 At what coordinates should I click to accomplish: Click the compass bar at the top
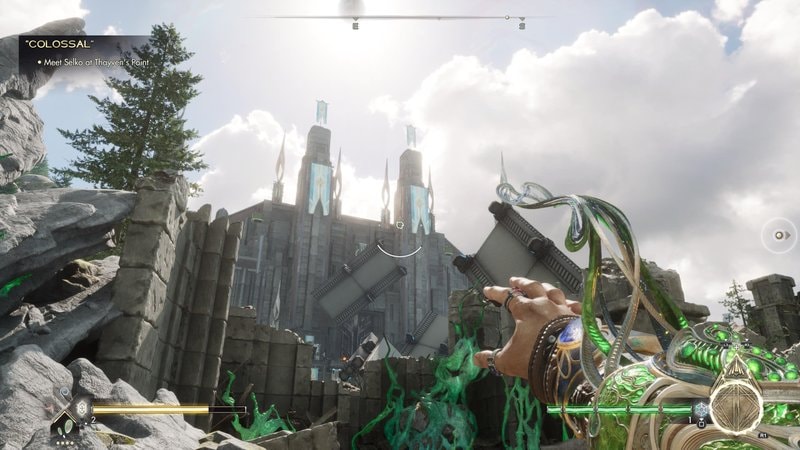point(402,17)
